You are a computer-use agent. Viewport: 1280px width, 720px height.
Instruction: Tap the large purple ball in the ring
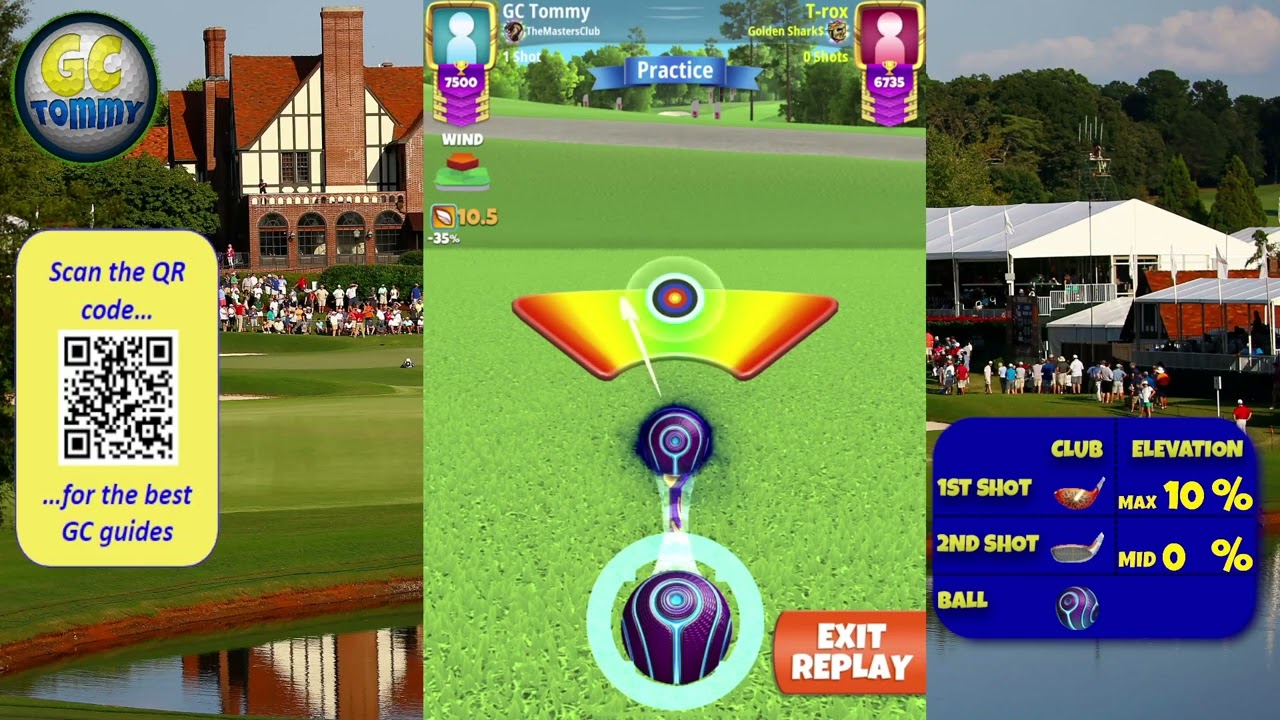tap(676, 627)
